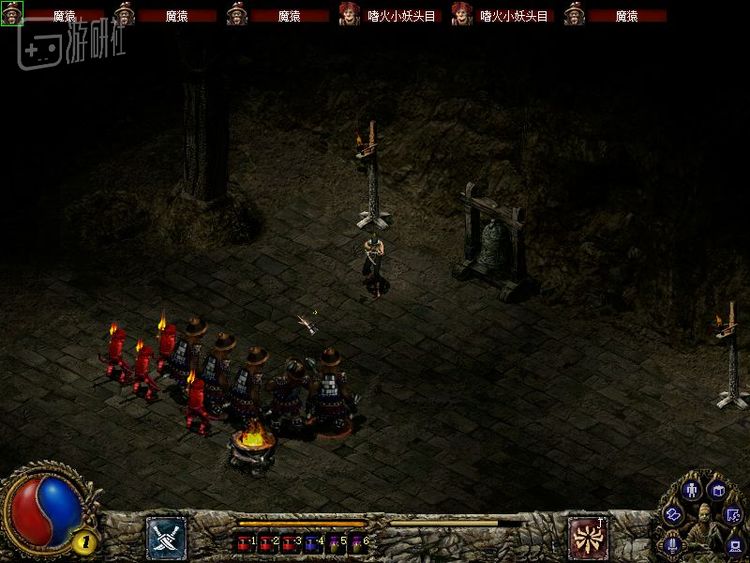
Task: Use the red potion in slot 2
Action: tap(264, 543)
